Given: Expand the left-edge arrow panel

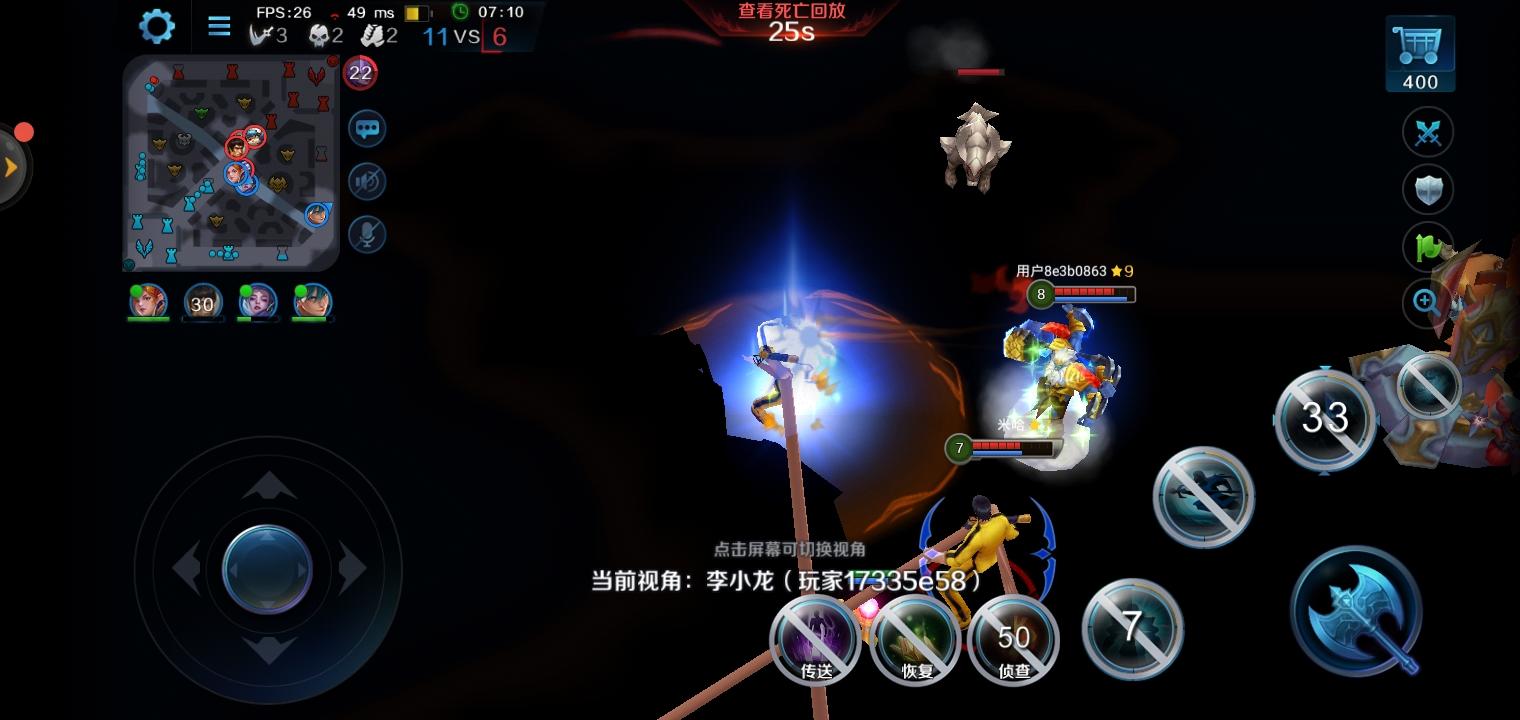Looking at the screenshot, I should click(x=10, y=168).
